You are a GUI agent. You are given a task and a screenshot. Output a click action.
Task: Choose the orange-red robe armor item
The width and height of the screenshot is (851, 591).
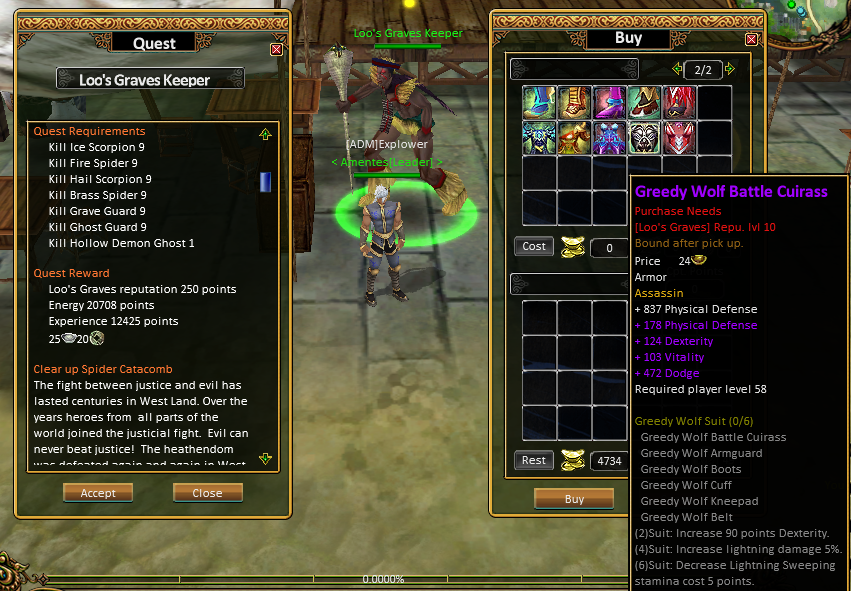click(574, 137)
